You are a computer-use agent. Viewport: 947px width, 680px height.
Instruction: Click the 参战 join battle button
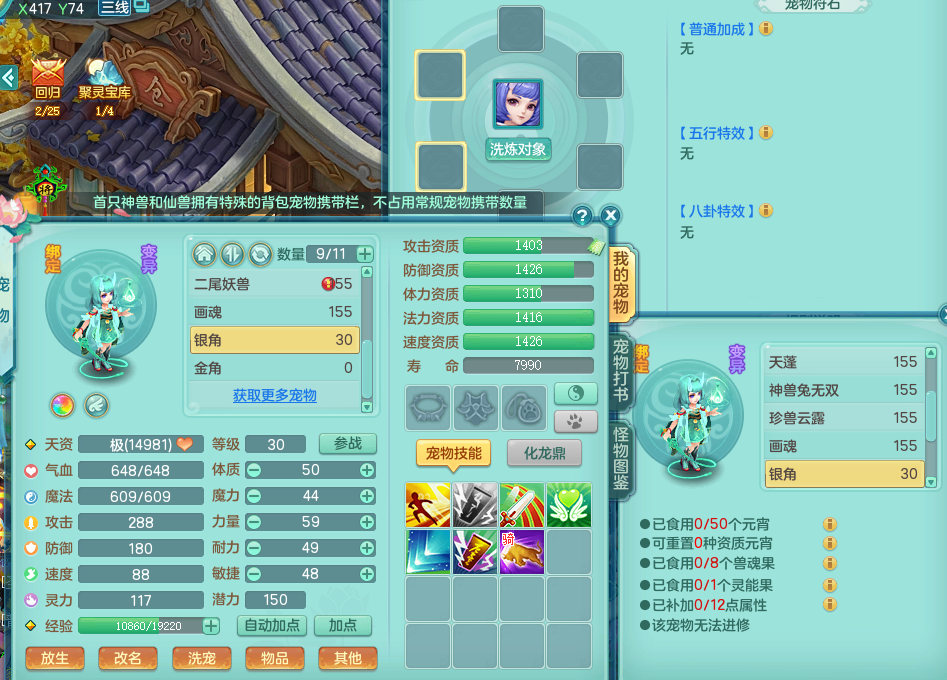347,443
